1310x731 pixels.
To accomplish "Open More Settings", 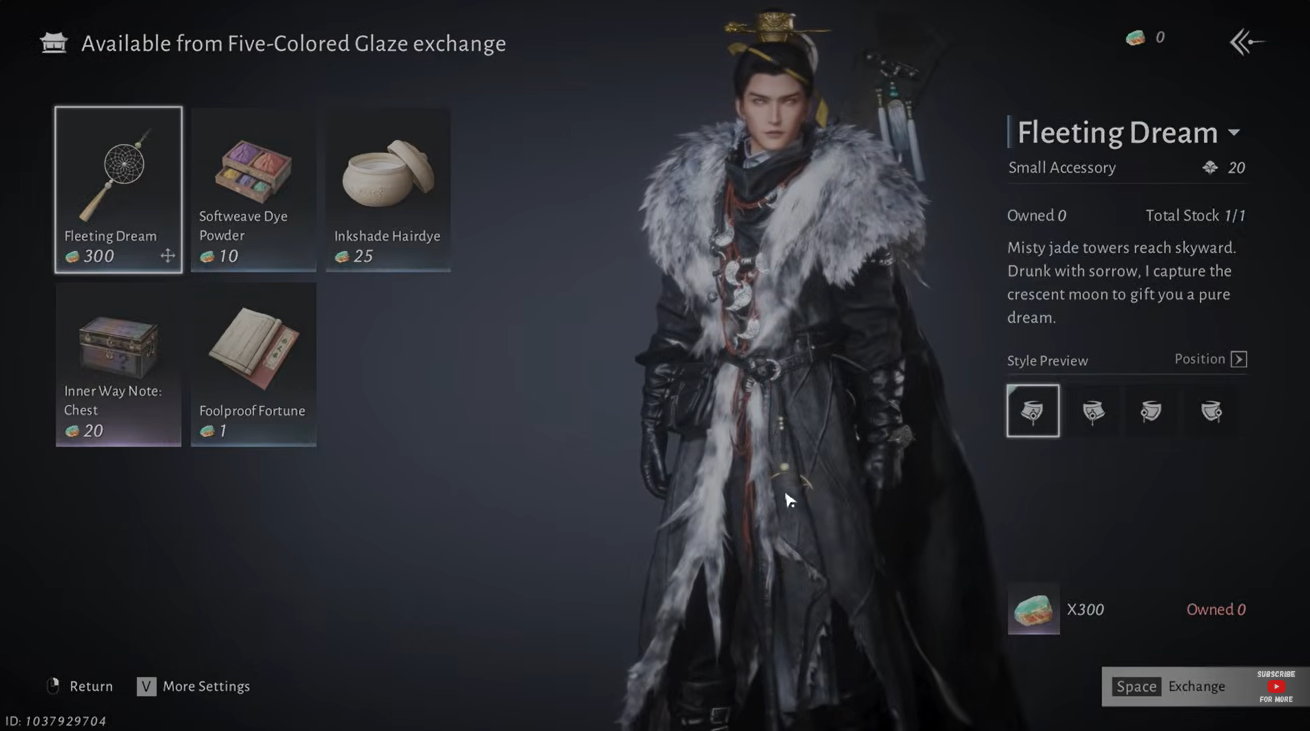I will pos(194,686).
